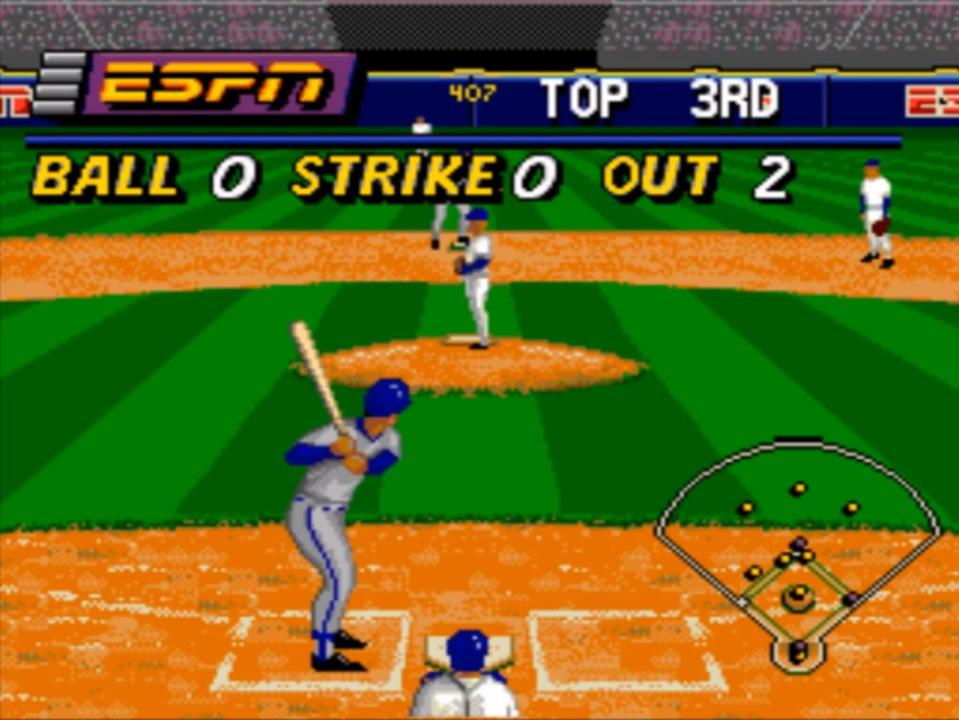Click the ESPN logo banner
Viewport: 959px width, 720px height.
217,84
